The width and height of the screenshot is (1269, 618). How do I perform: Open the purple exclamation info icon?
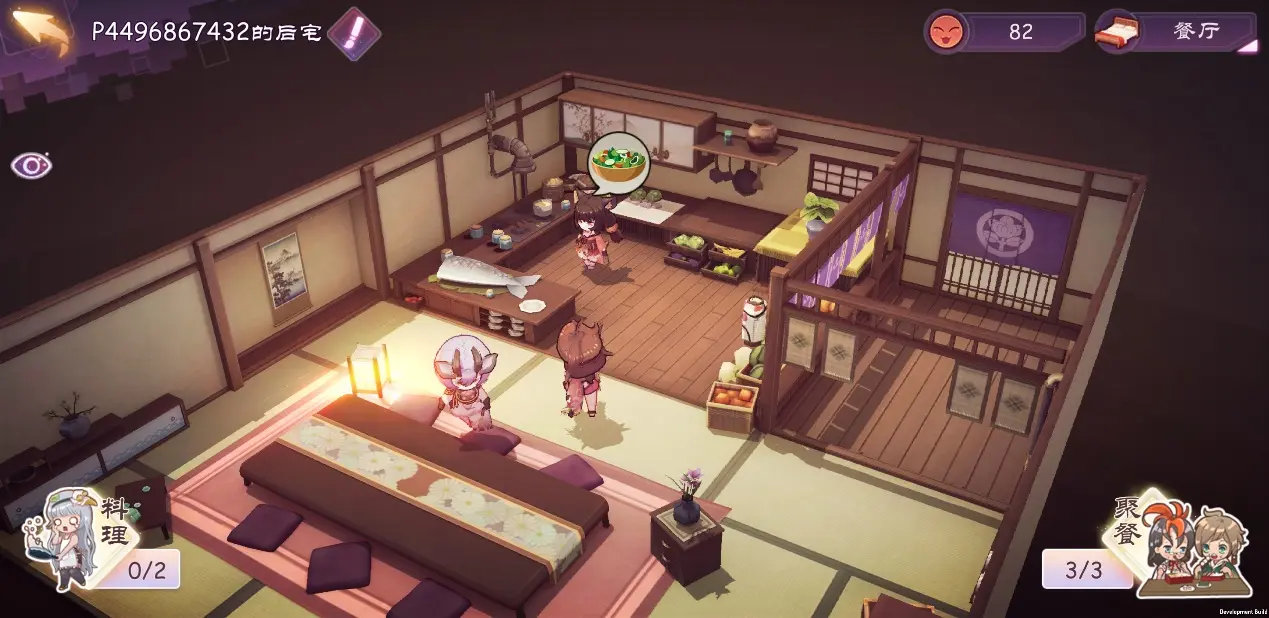354,33
